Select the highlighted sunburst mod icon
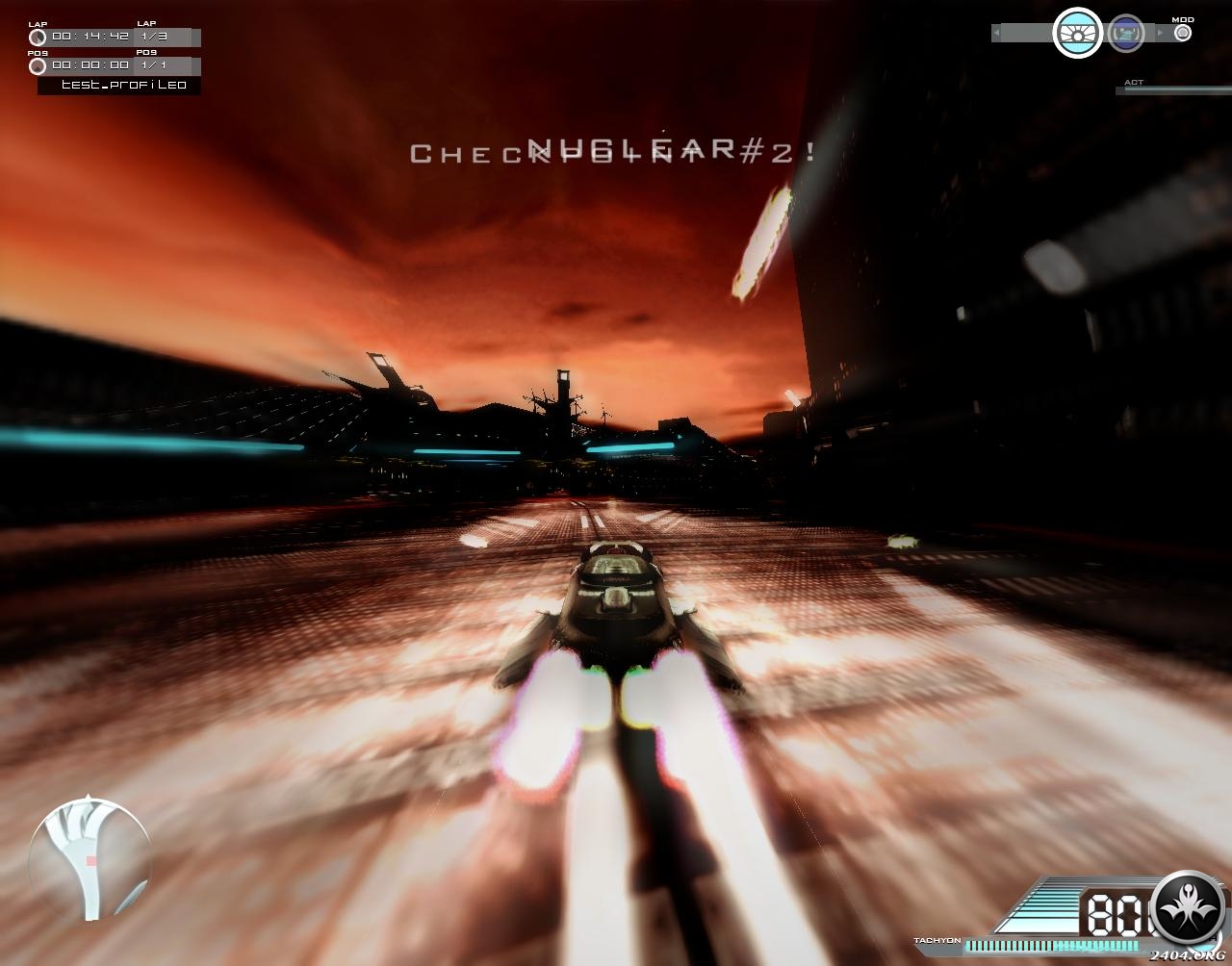 pyautogui.click(x=1077, y=34)
